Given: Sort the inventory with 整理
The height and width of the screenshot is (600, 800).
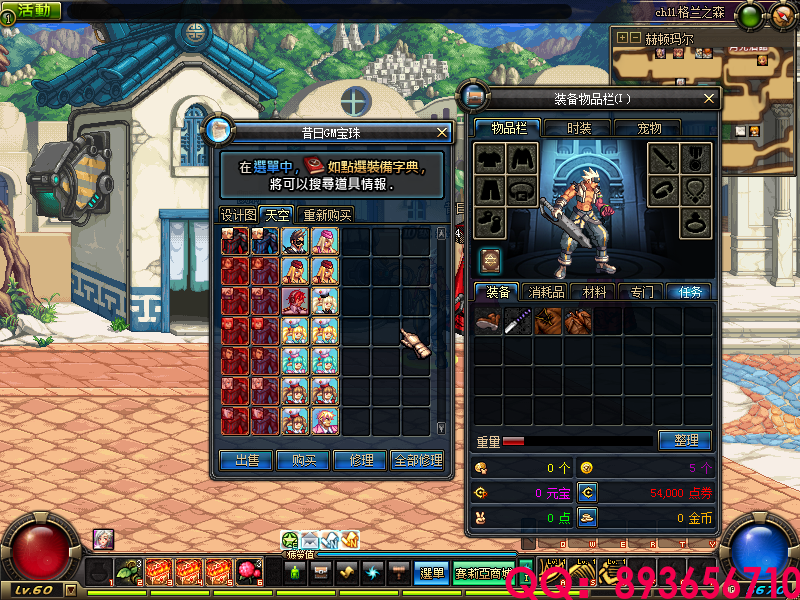Looking at the screenshot, I should pos(685,440).
